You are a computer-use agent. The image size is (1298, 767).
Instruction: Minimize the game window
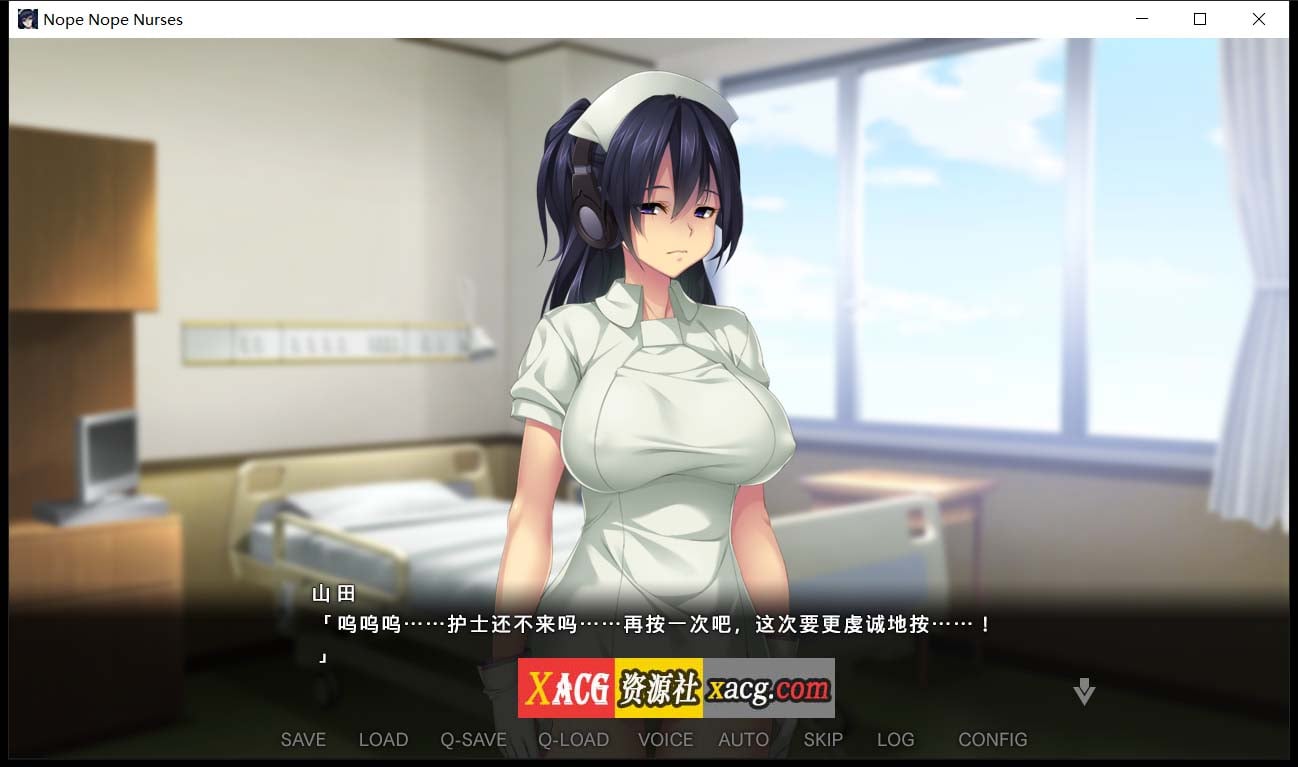(x=1140, y=19)
